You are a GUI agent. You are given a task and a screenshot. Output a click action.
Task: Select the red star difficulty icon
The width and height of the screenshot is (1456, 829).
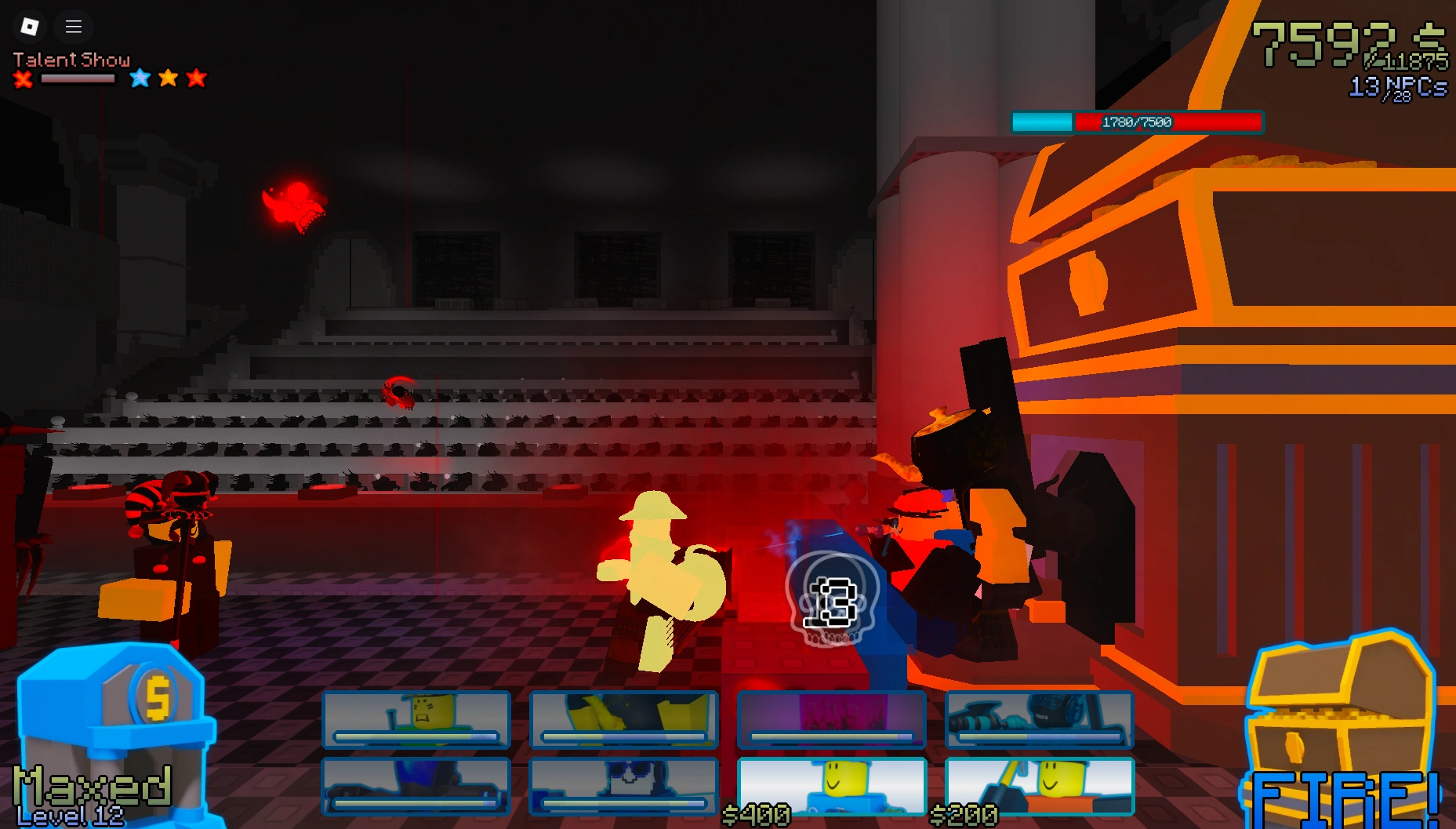tap(197, 78)
